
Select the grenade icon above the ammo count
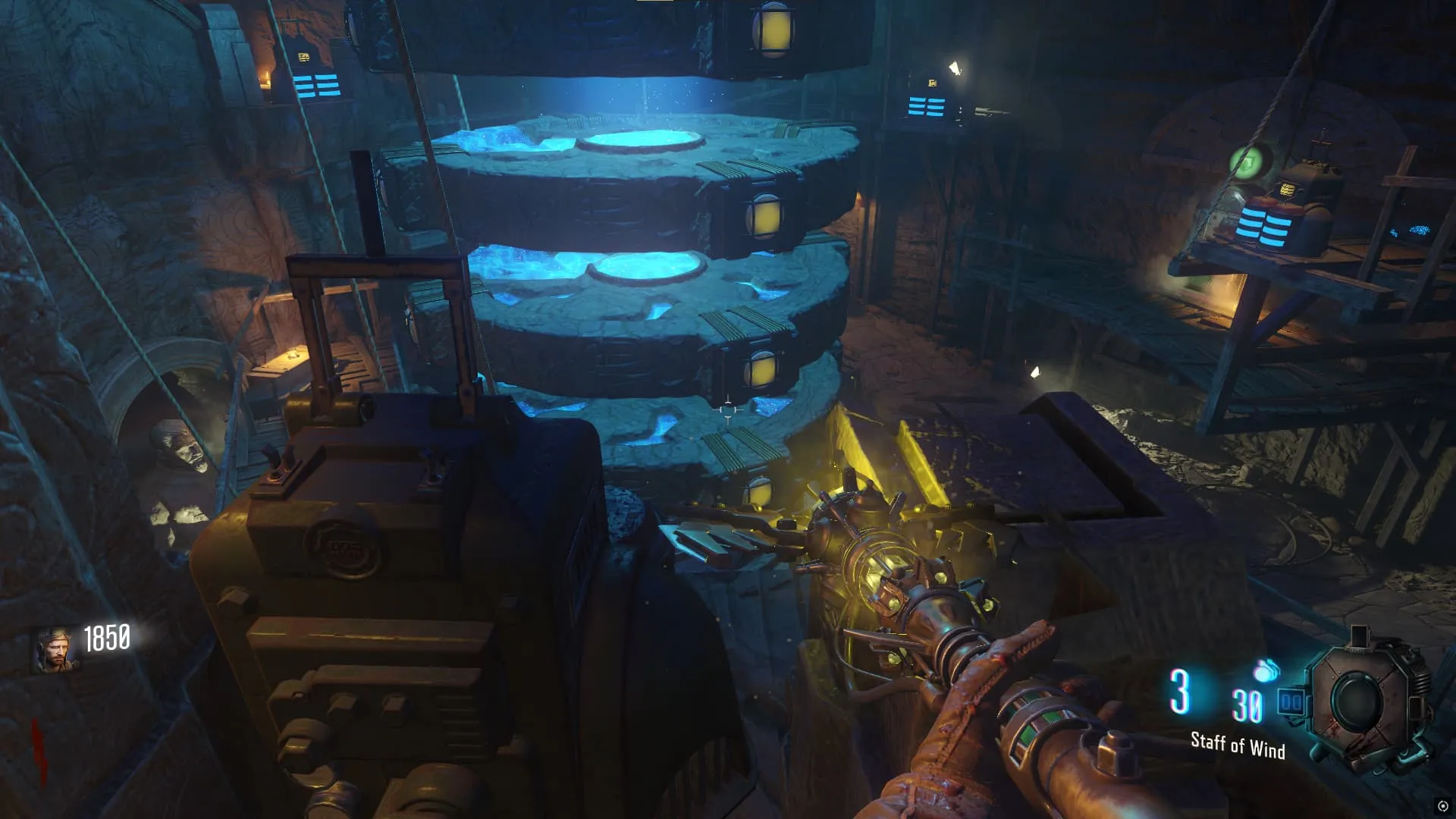(1266, 671)
